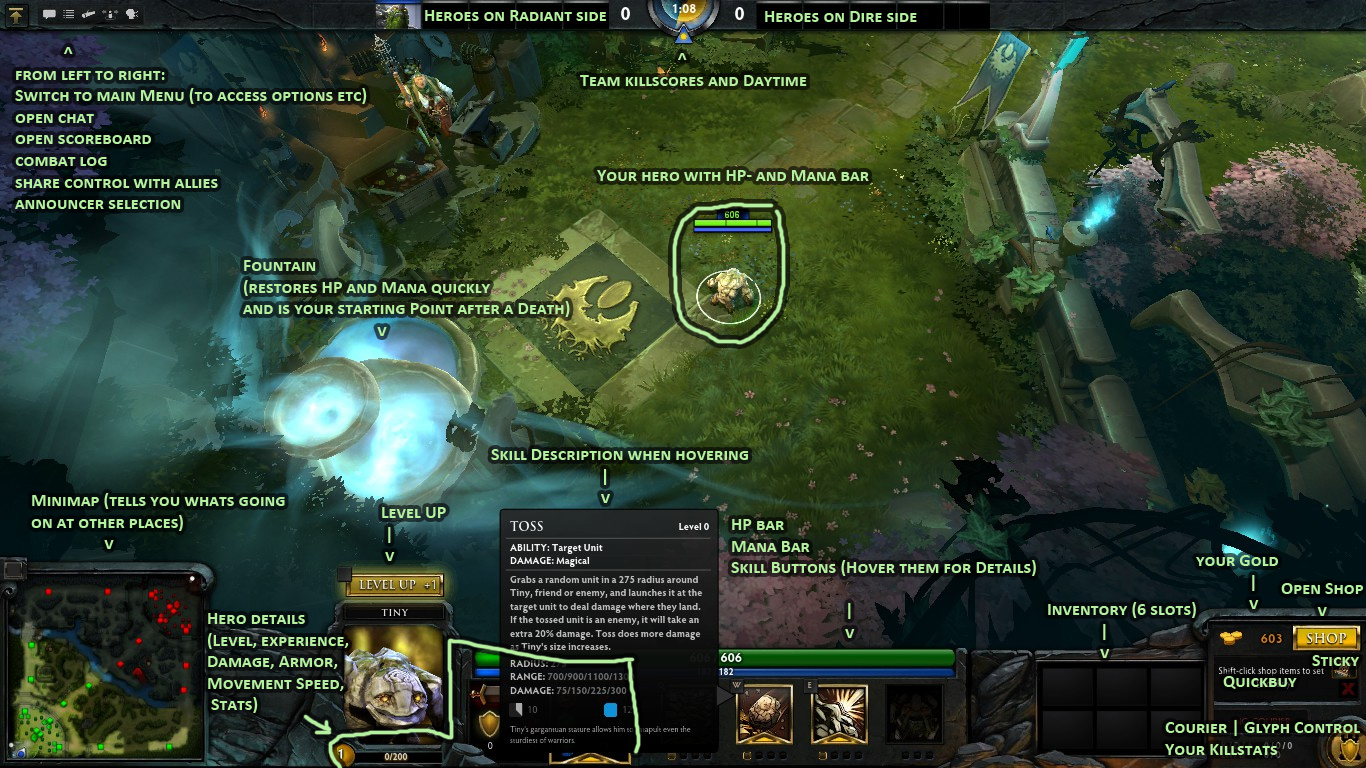
Task: Click the share control with allies icon
Action: tap(110, 14)
